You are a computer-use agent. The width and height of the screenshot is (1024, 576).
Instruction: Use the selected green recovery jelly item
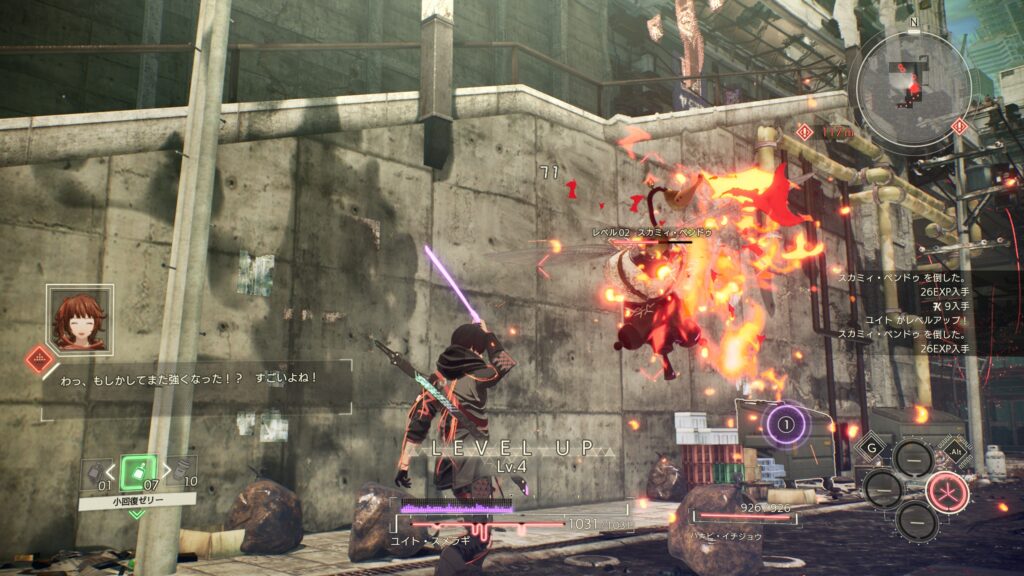136,471
